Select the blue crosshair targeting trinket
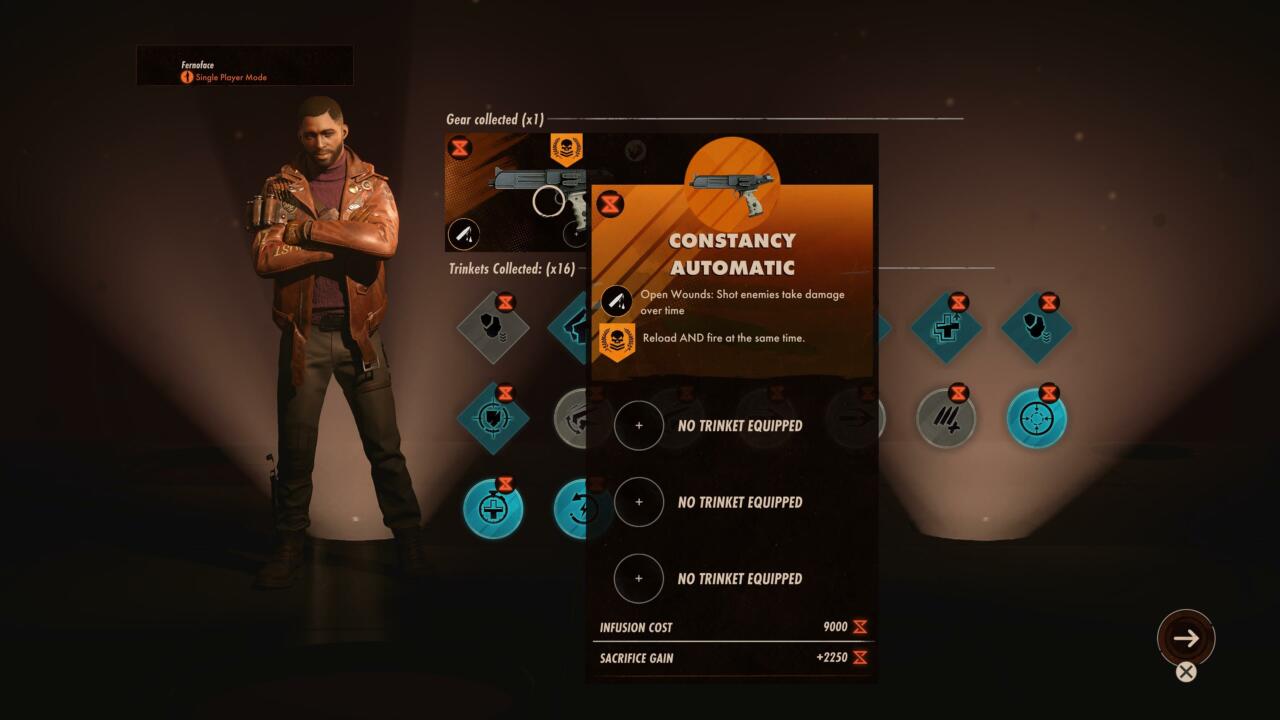The width and height of the screenshot is (1280, 720). [x=1037, y=419]
